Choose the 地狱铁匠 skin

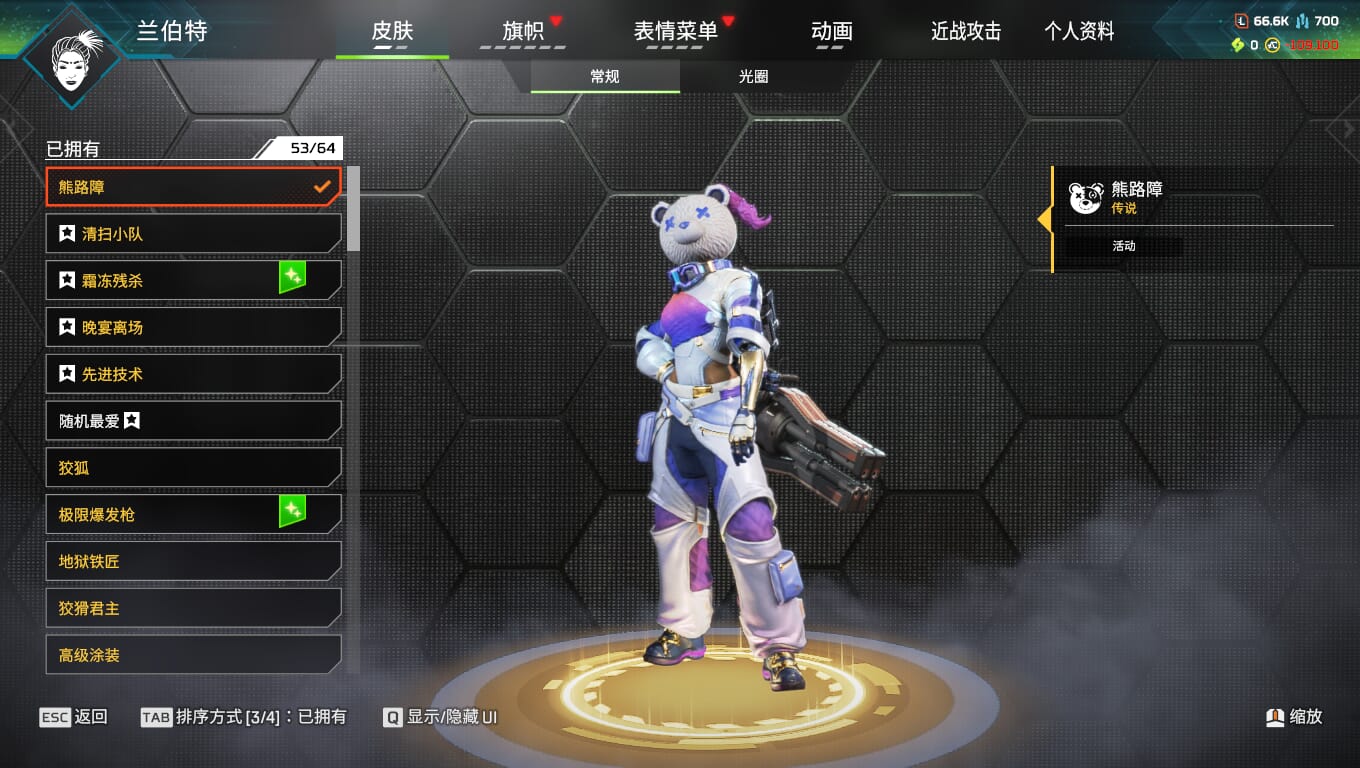coord(193,561)
